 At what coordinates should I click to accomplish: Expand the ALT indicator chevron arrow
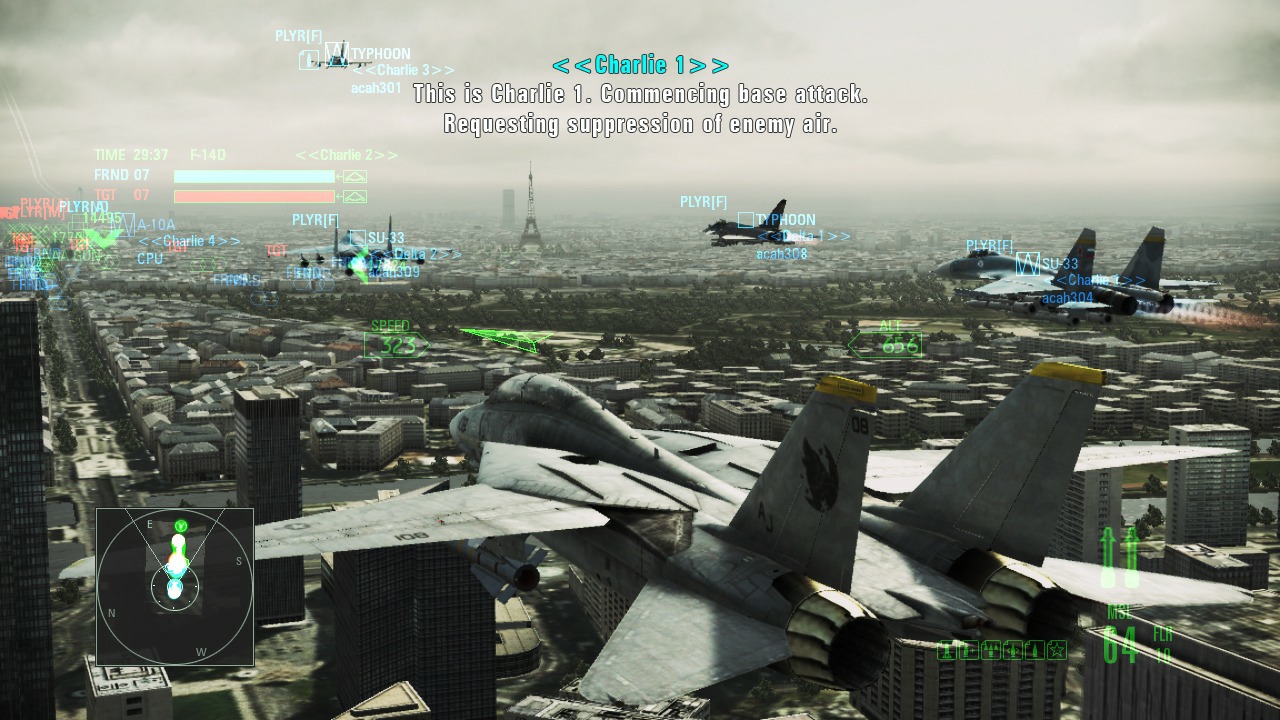point(856,346)
